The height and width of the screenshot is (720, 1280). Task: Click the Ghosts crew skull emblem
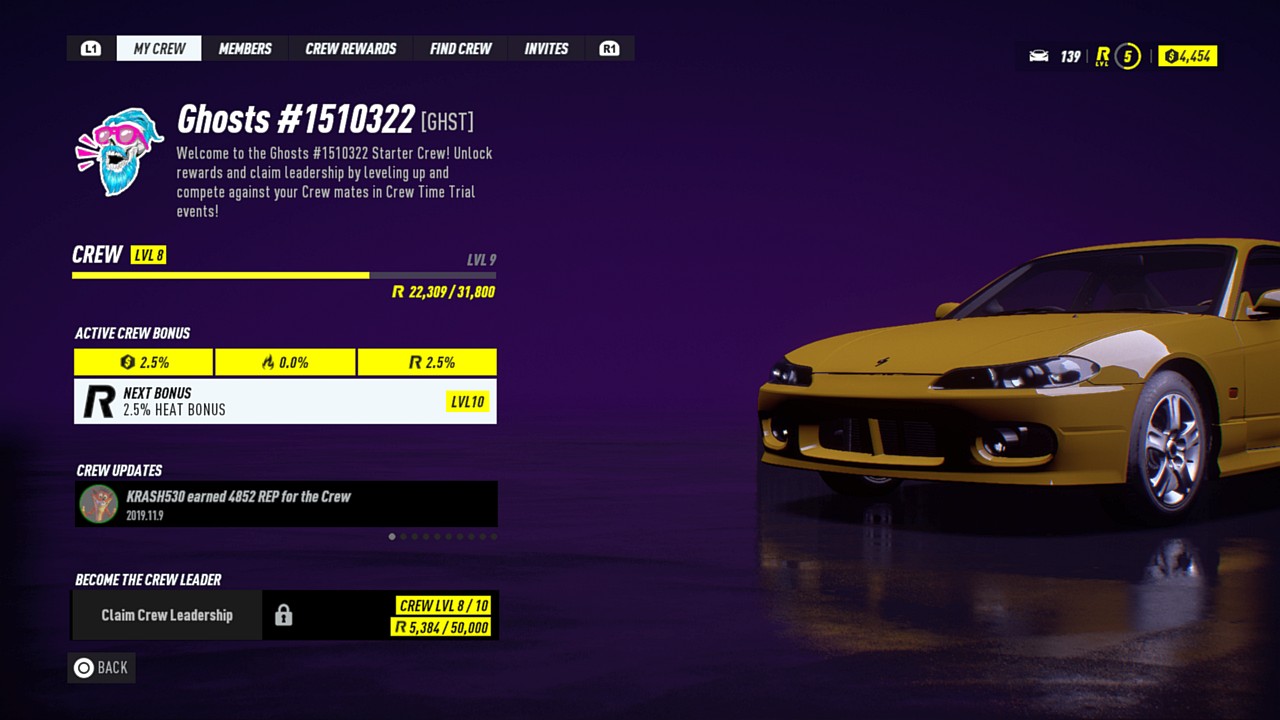point(120,152)
